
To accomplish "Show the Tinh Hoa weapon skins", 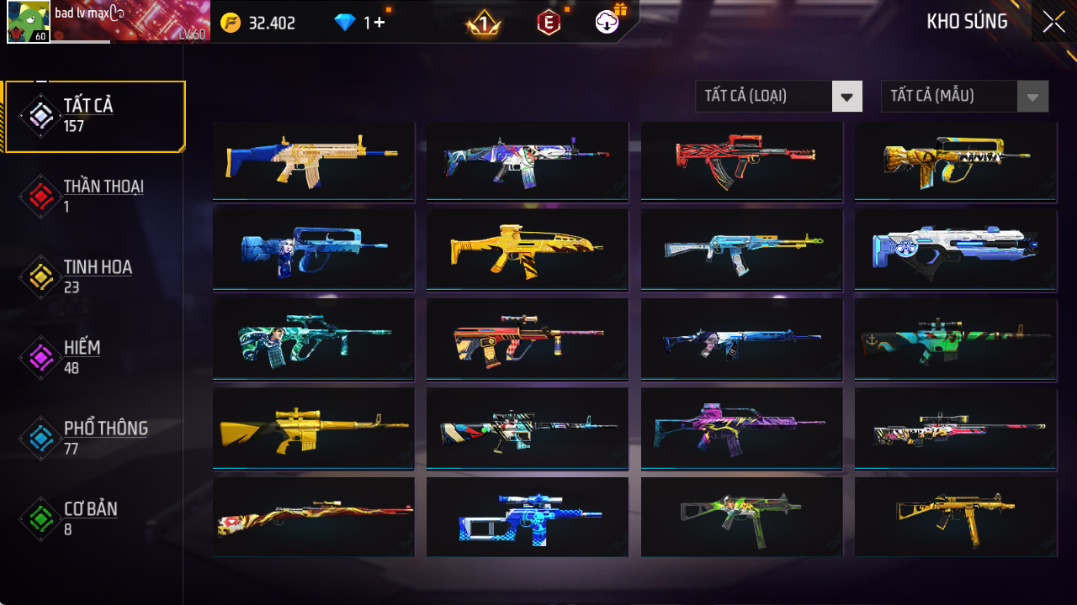I will (x=95, y=277).
